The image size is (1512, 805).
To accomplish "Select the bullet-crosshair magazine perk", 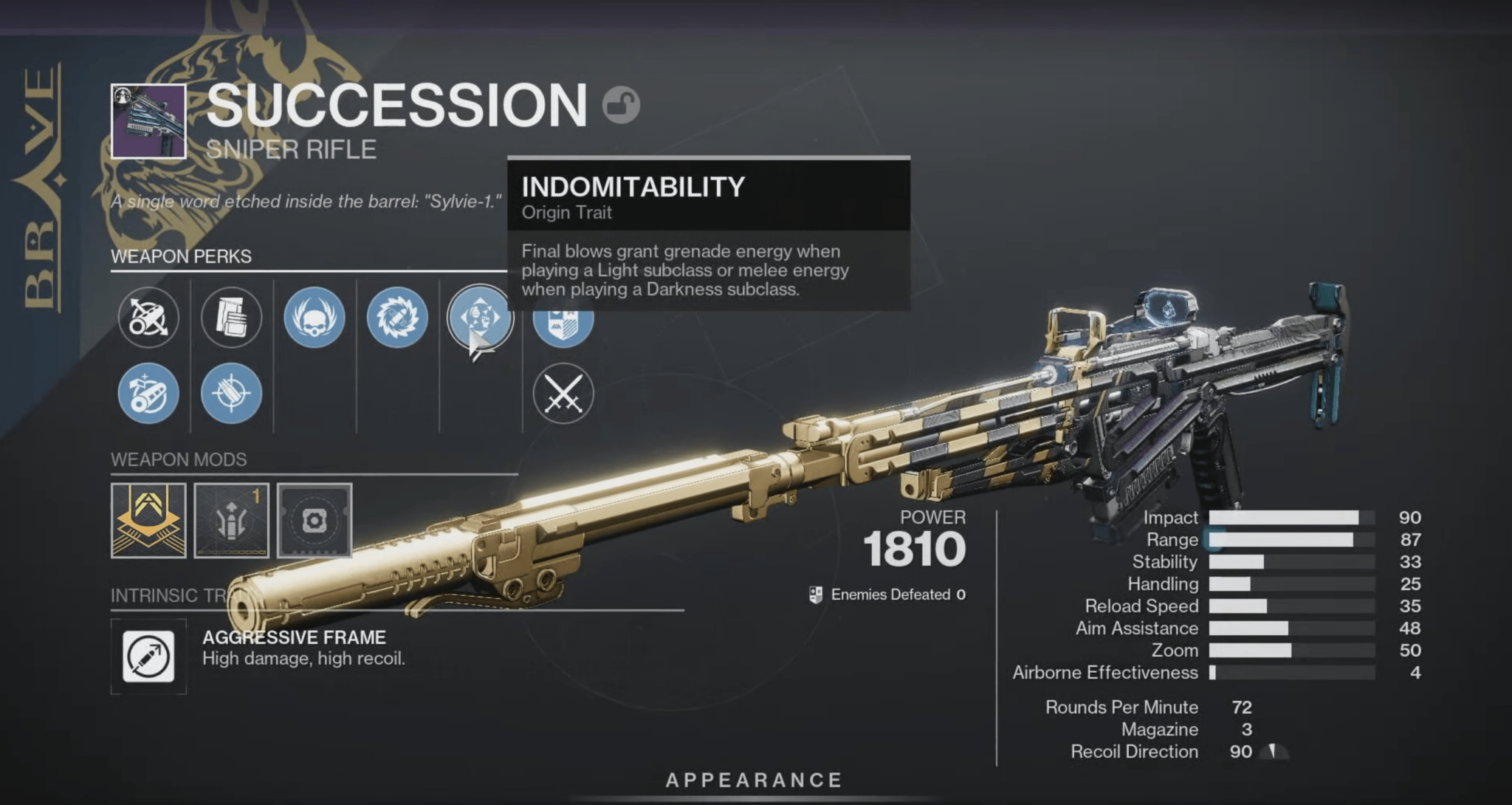I will click(x=231, y=394).
